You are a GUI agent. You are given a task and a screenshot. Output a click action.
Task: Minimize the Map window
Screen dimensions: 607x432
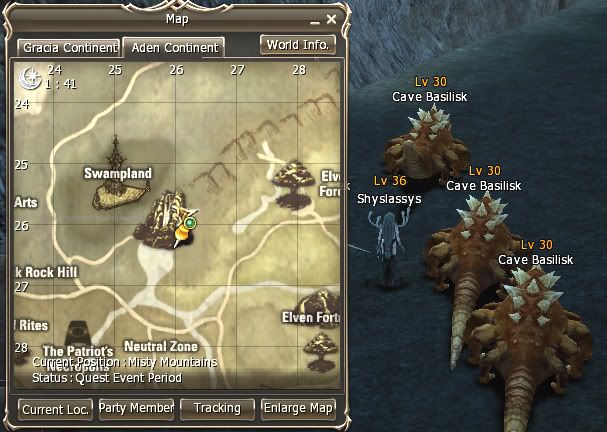(x=315, y=19)
